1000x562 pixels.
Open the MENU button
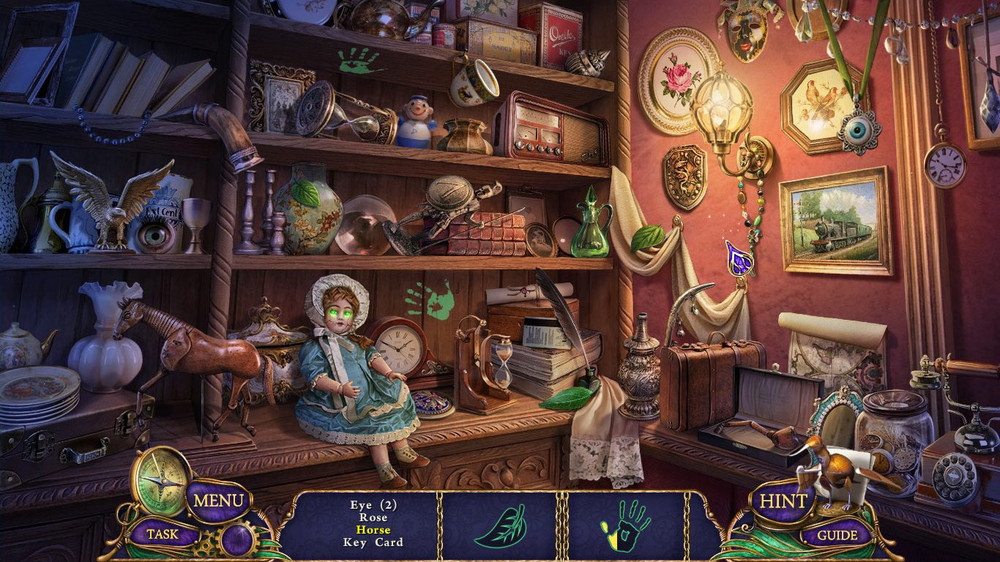click(x=218, y=500)
